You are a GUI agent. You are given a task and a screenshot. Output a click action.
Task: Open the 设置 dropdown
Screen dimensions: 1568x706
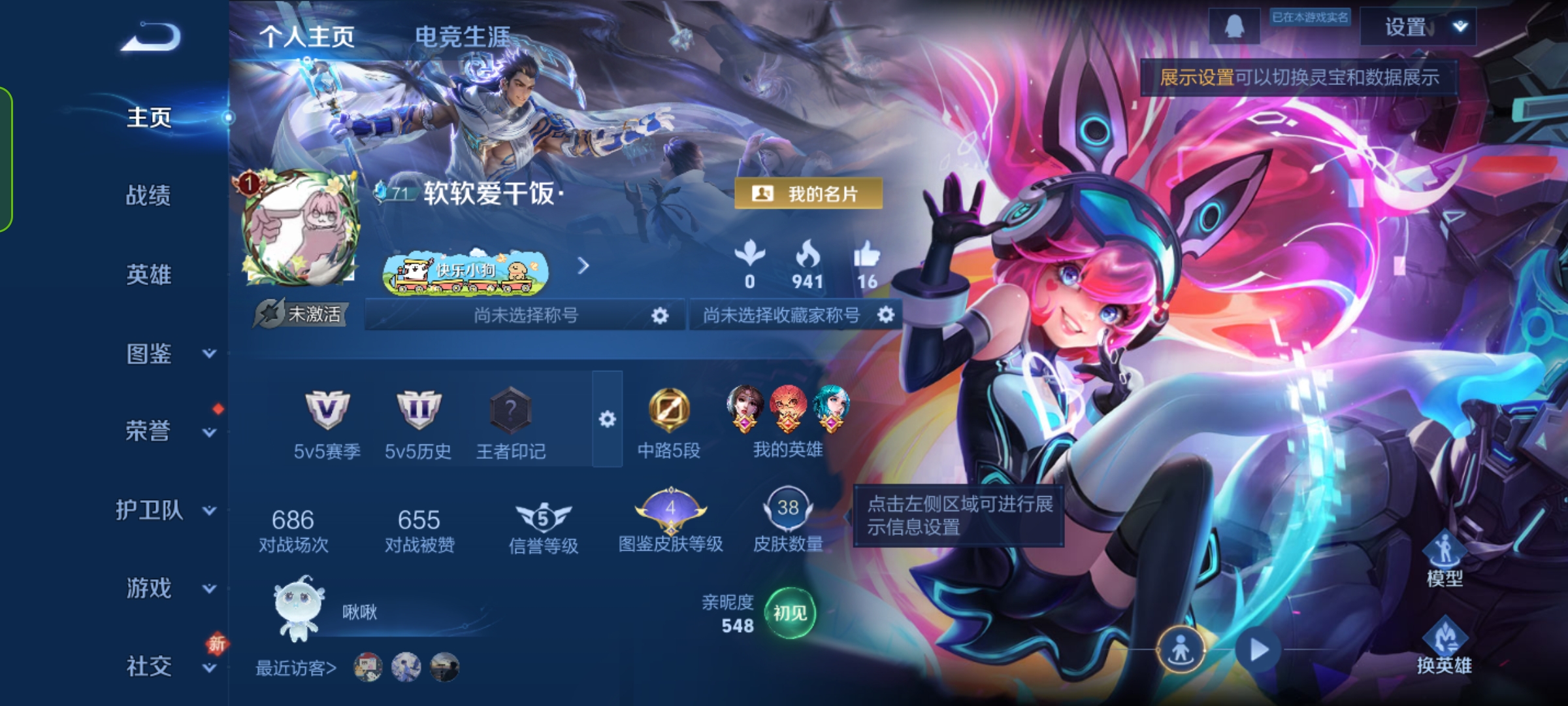click(1418, 27)
